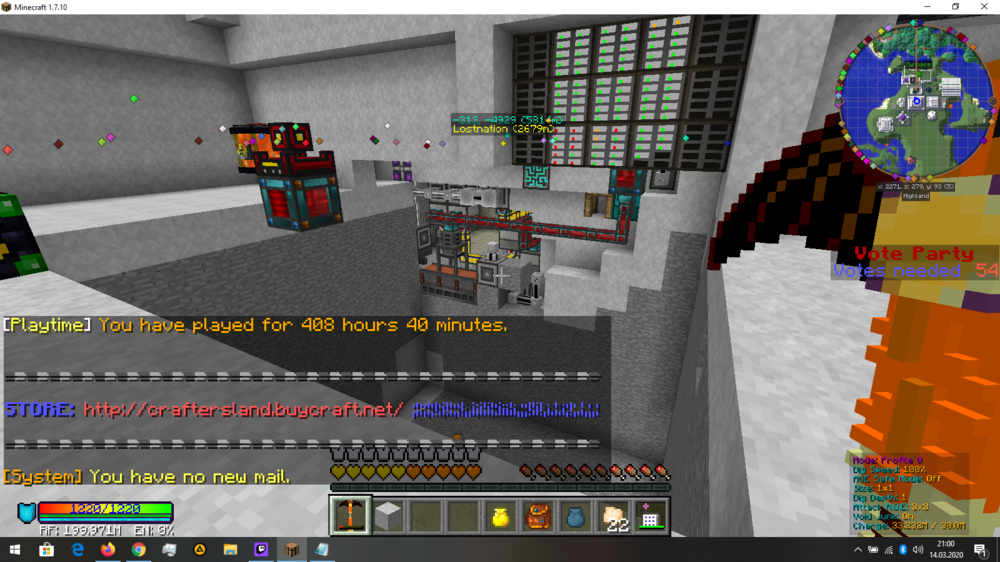
Task: Open the craftersland buycraft store link
Action: 244,410
